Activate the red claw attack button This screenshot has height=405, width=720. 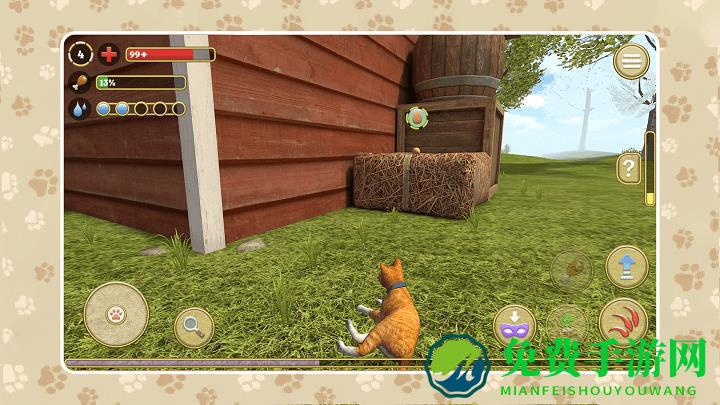click(x=623, y=323)
